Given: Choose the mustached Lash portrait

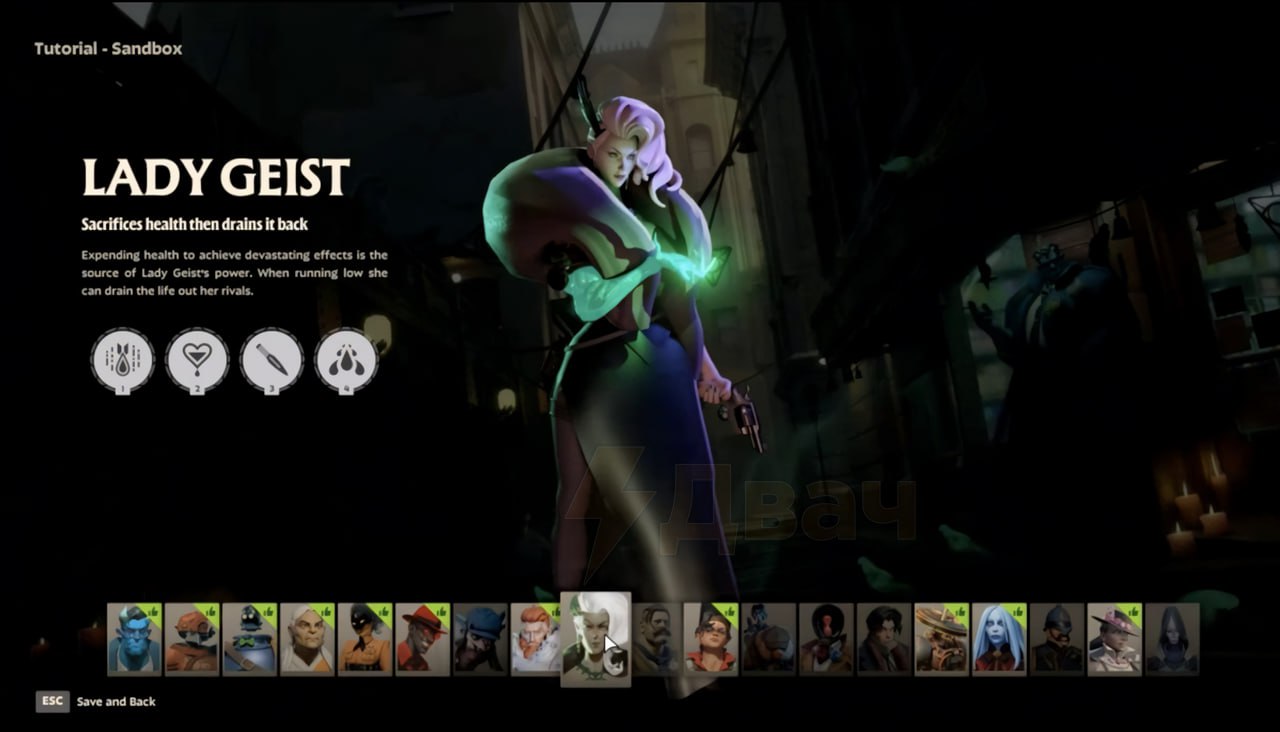Looking at the screenshot, I should [657, 638].
